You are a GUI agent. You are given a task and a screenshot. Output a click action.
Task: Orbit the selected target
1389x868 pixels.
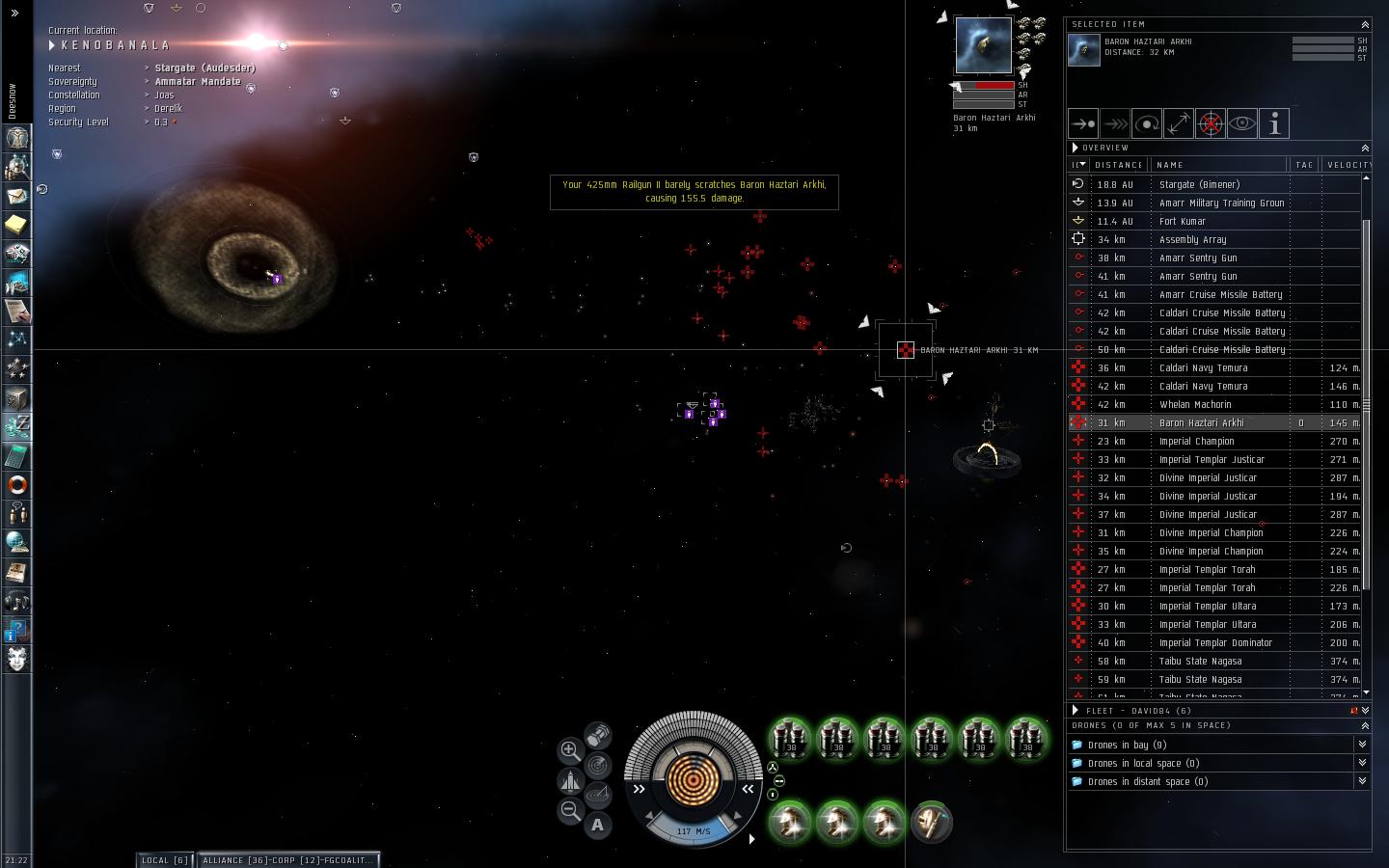click(1147, 123)
